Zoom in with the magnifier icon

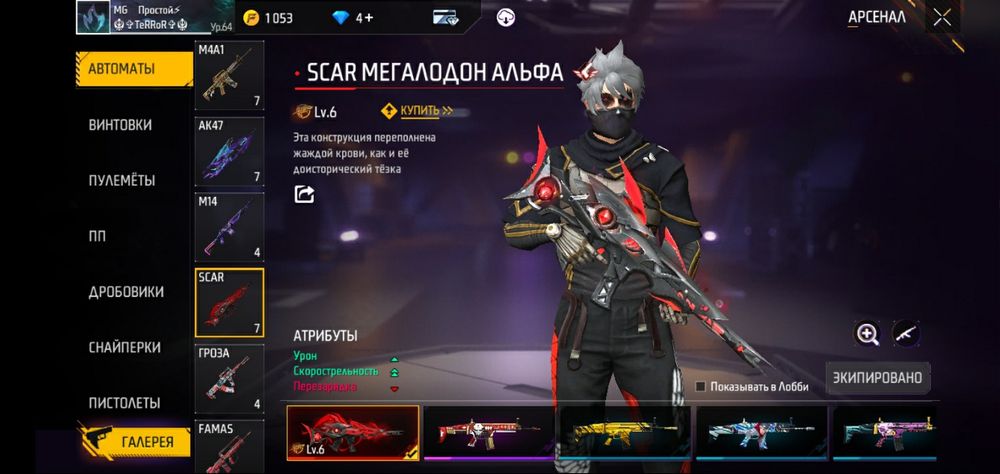tap(867, 334)
